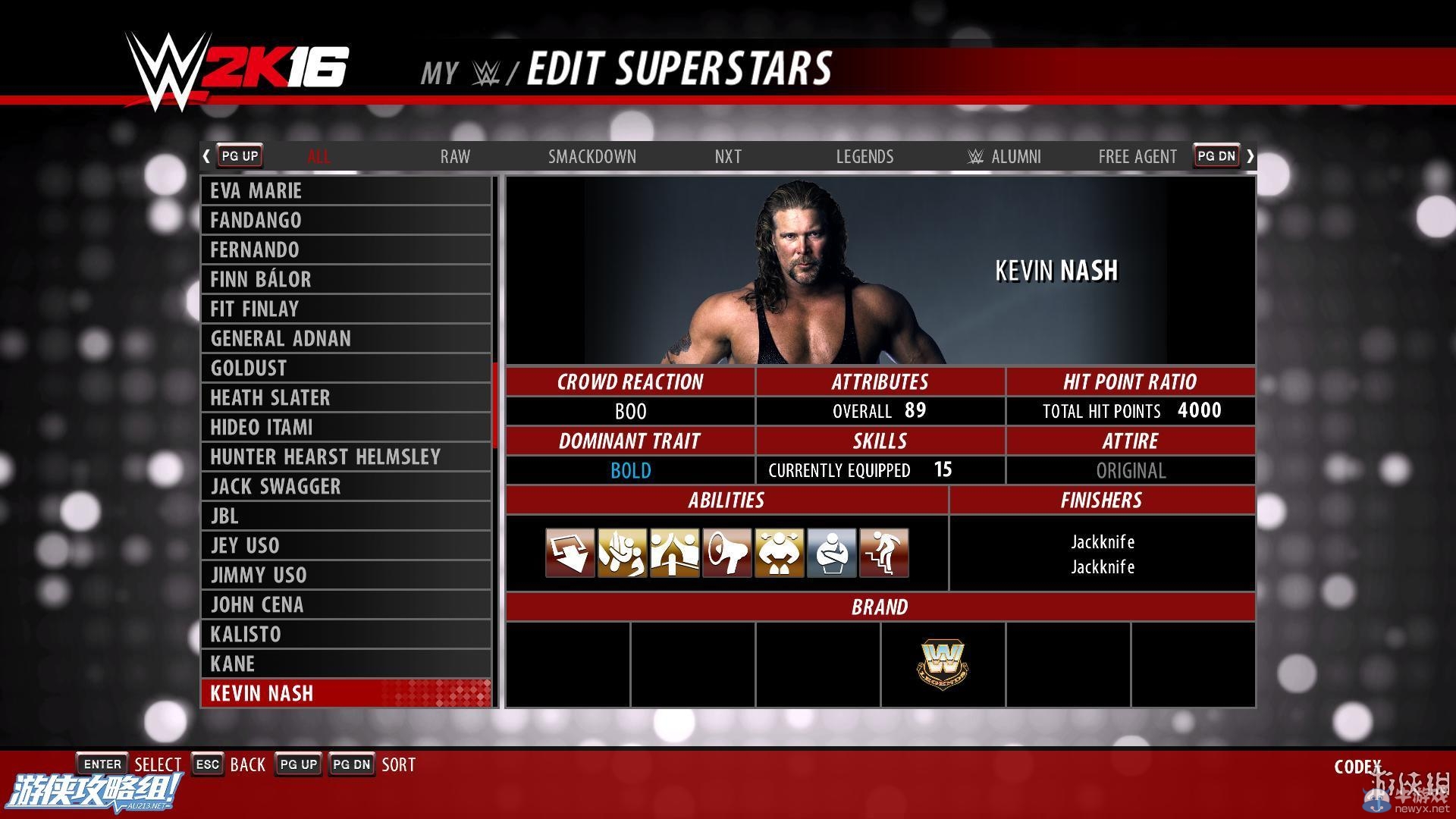This screenshot has width=1456, height=819.
Task: Switch attire from ORIGINAL
Action: pos(1130,470)
